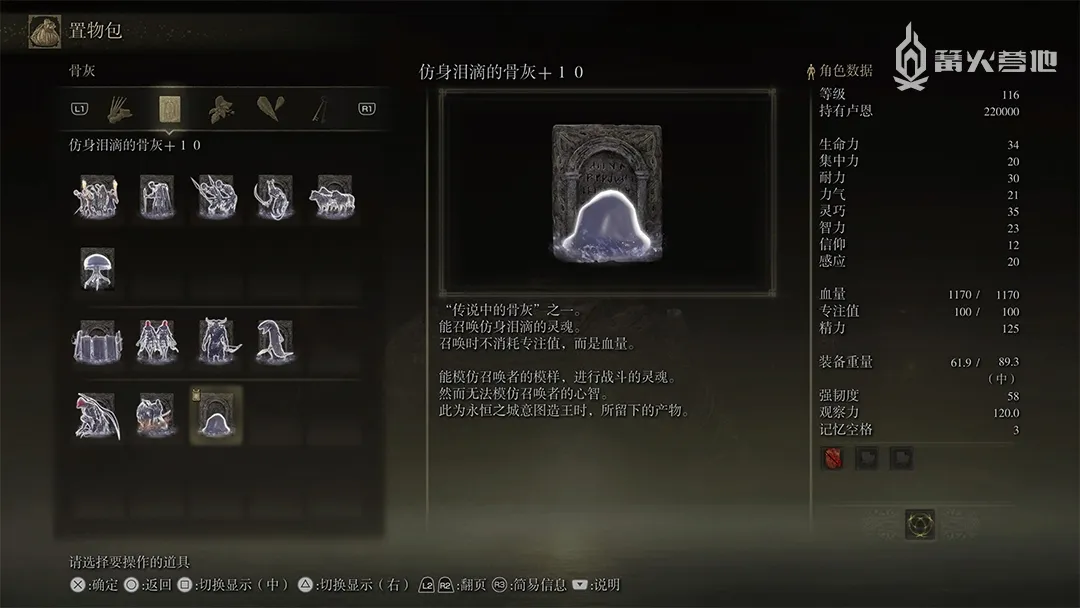Open the crafting materials leaf tab
Screen dimensions: 1080x608
click(x=219, y=108)
